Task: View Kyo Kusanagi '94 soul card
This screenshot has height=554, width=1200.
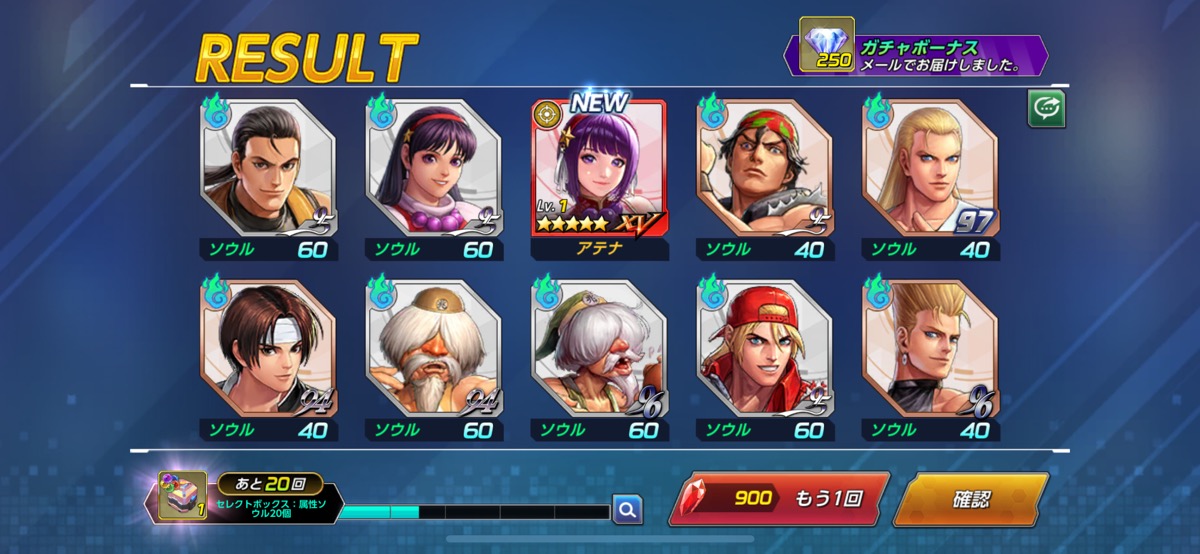Action: point(268,350)
